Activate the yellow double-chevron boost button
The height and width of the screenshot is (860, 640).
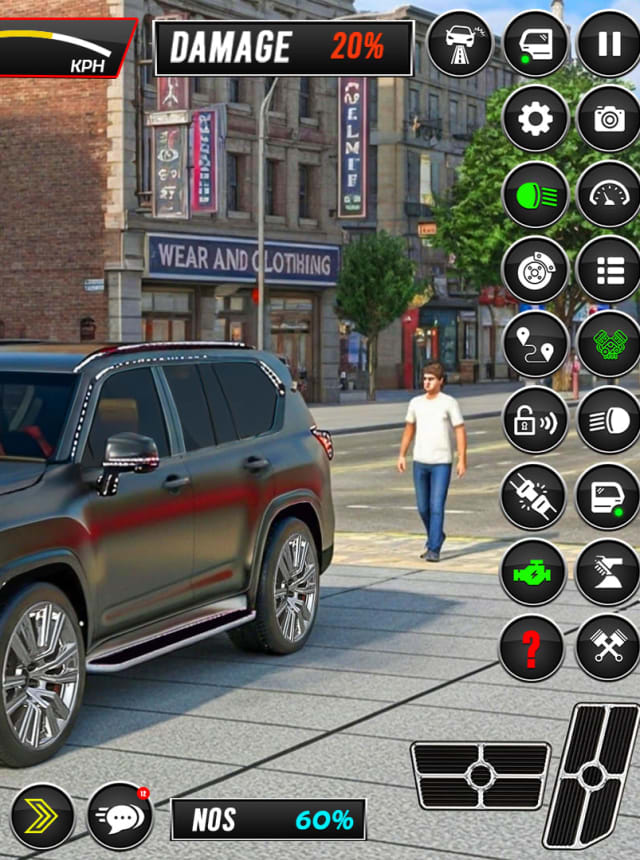pyautogui.click(x=42, y=816)
